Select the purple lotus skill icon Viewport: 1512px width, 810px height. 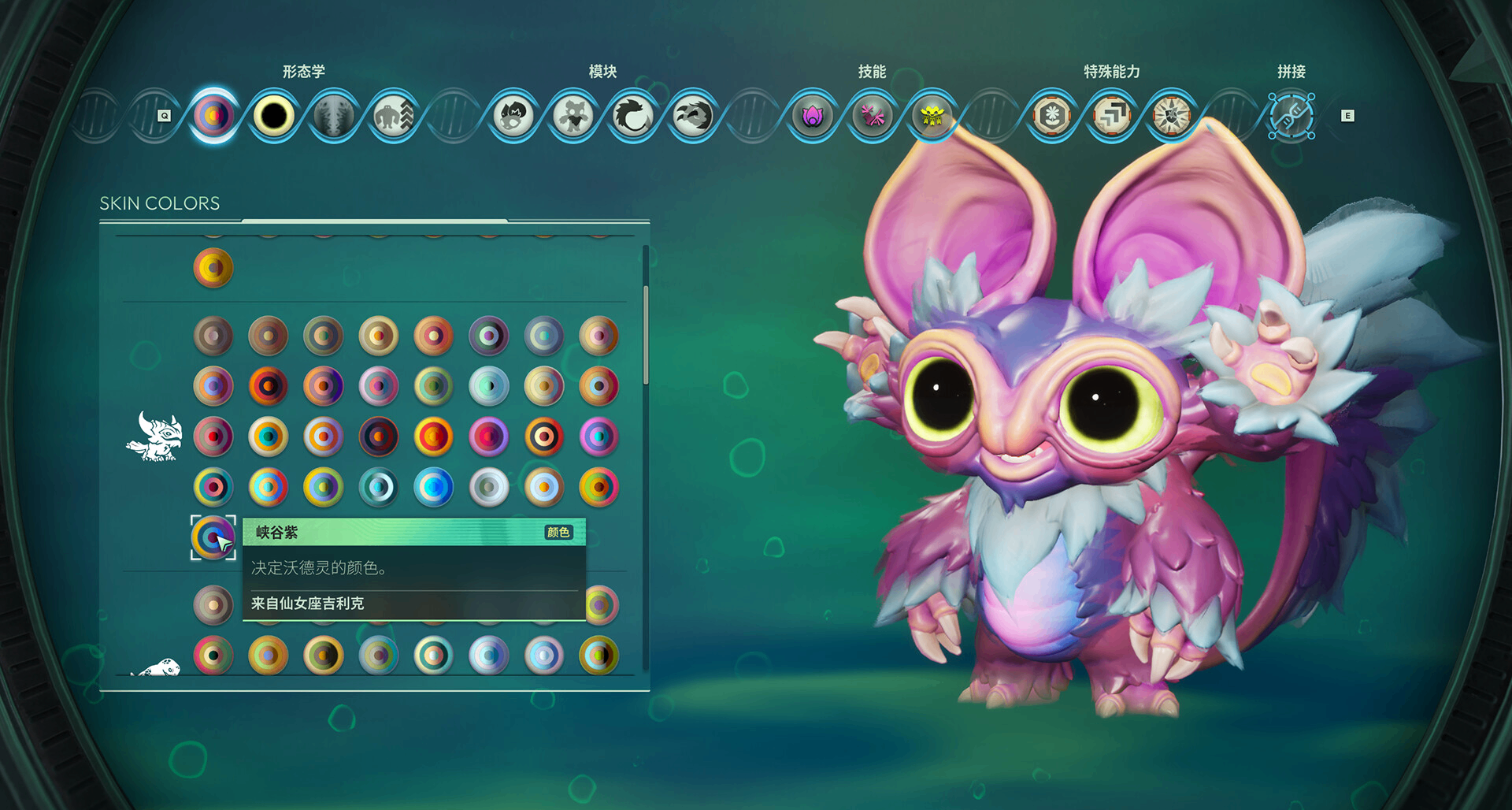pyautogui.click(x=812, y=116)
